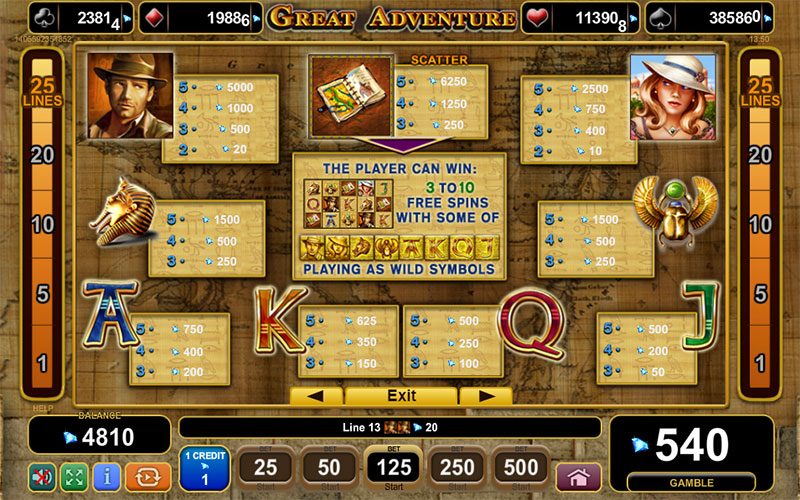Change the 1 credit denomination
Viewport: 800px width, 500px height.
point(204,468)
